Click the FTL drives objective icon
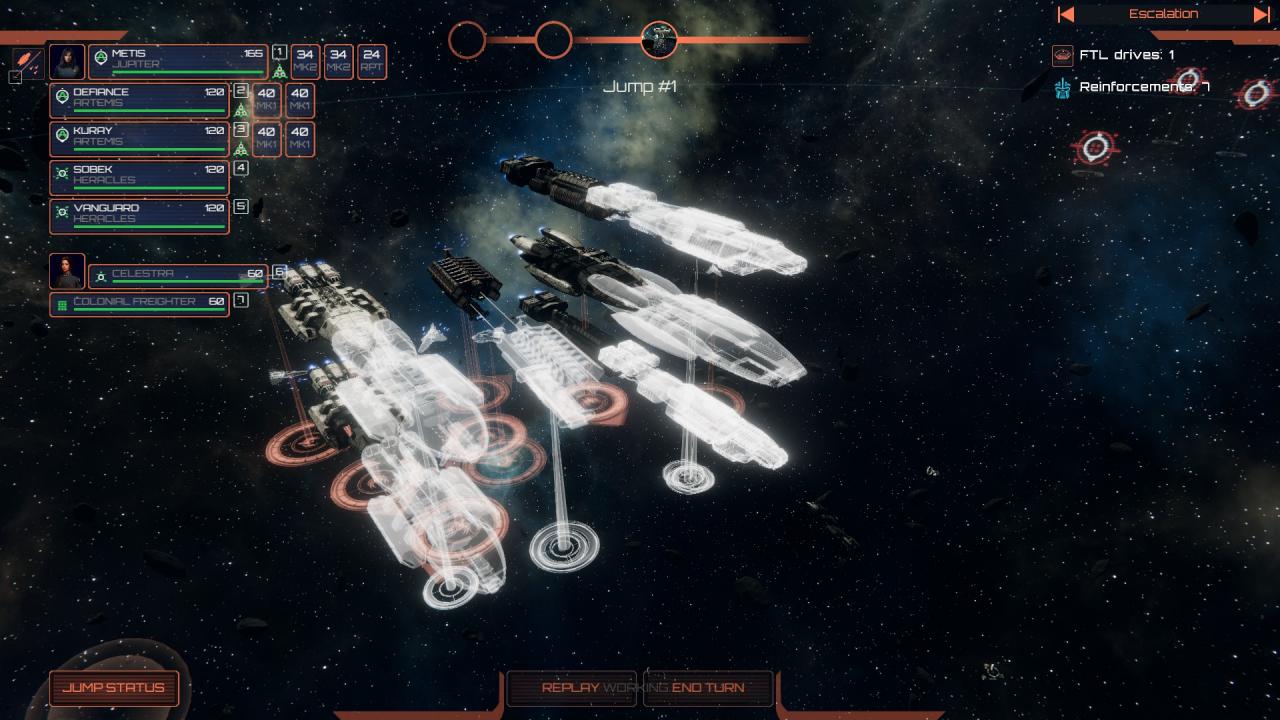1280x720 pixels. coord(1062,55)
